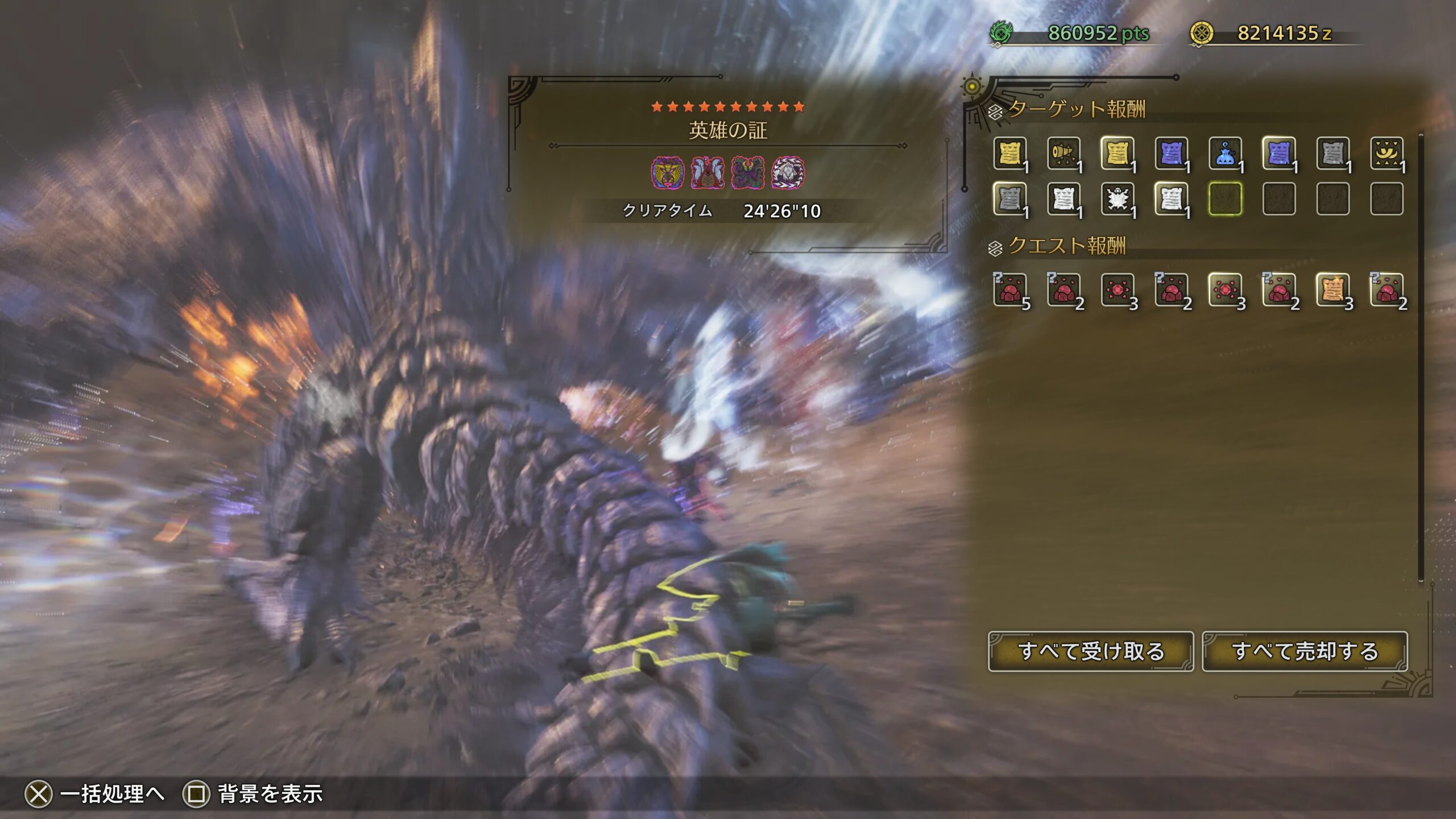Pick the gold horn material reward
1456x819 pixels.
coord(1064,154)
